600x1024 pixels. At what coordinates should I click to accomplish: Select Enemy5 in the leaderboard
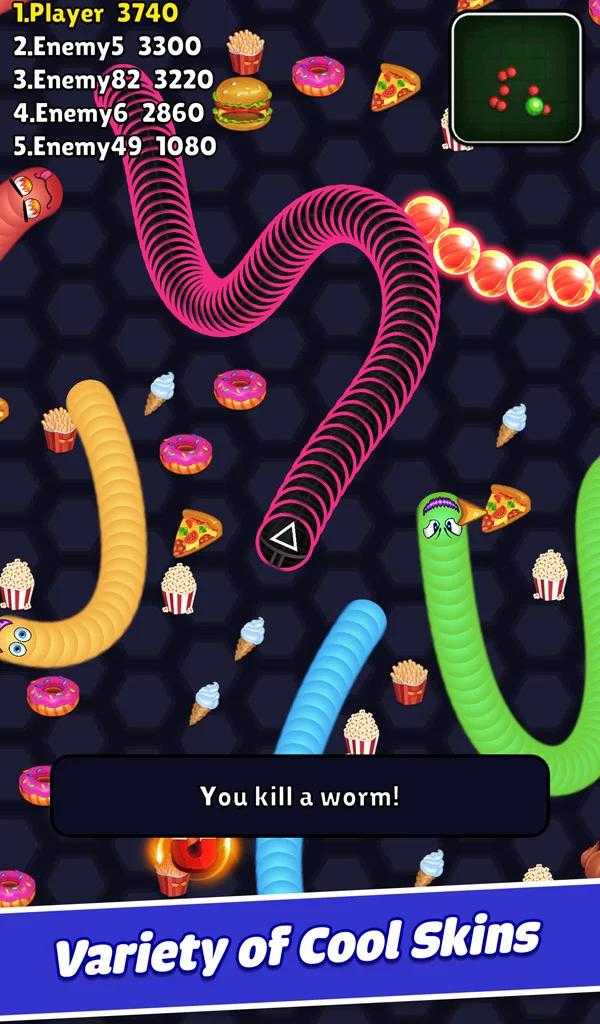106,46
